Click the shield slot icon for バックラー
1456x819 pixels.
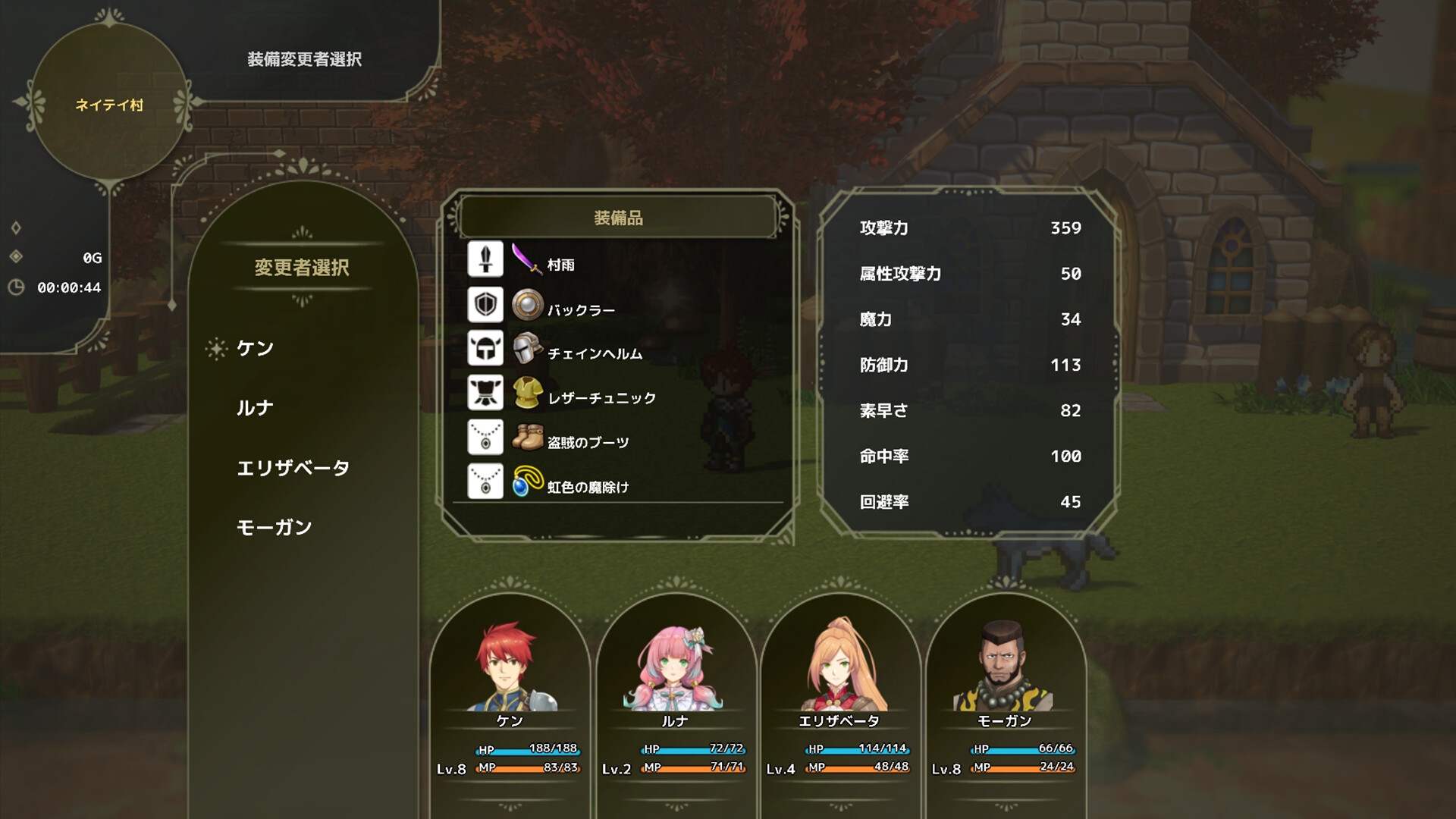coord(486,303)
